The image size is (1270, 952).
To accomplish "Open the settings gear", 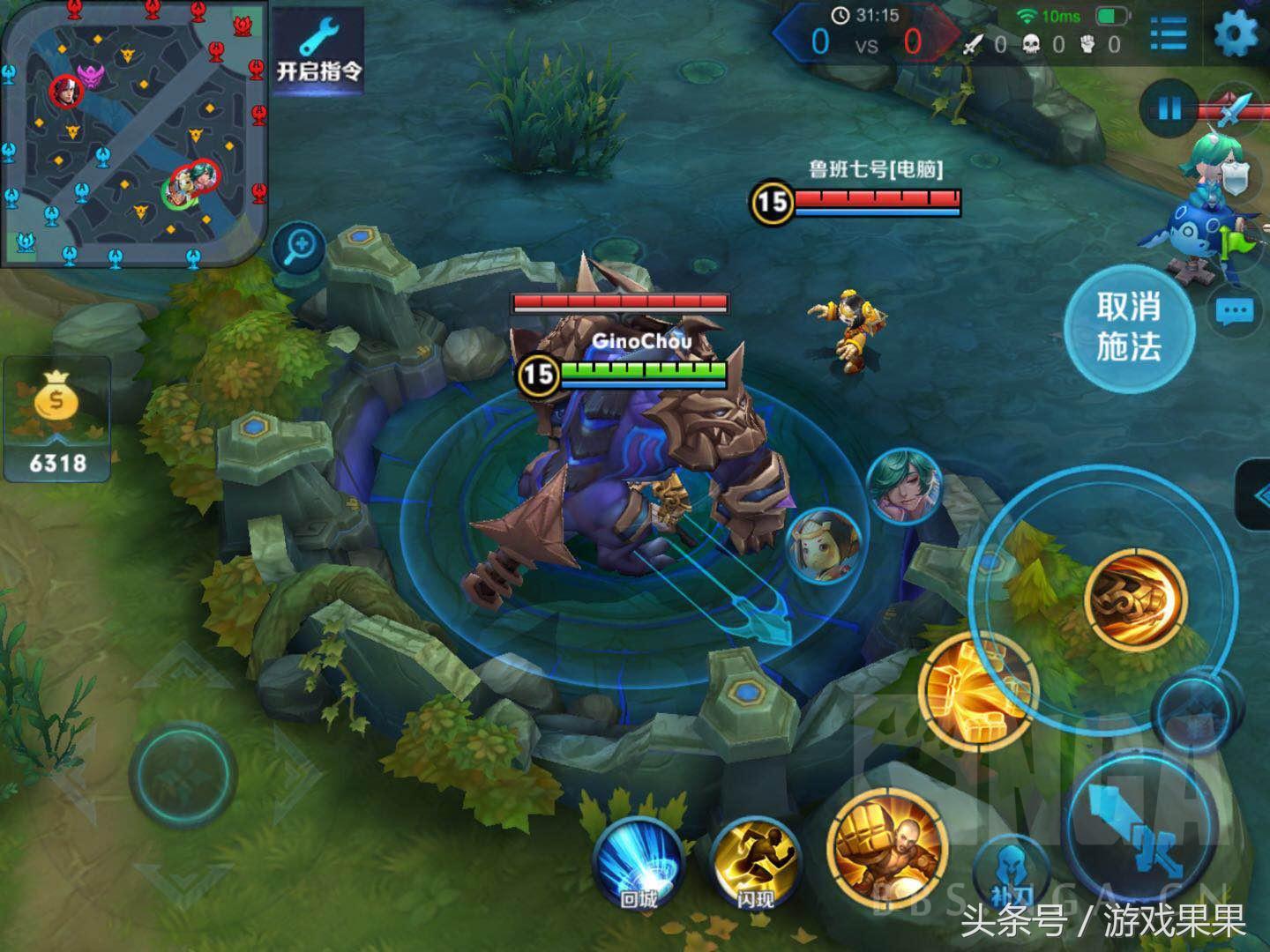I will click(x=1236, y=35).
